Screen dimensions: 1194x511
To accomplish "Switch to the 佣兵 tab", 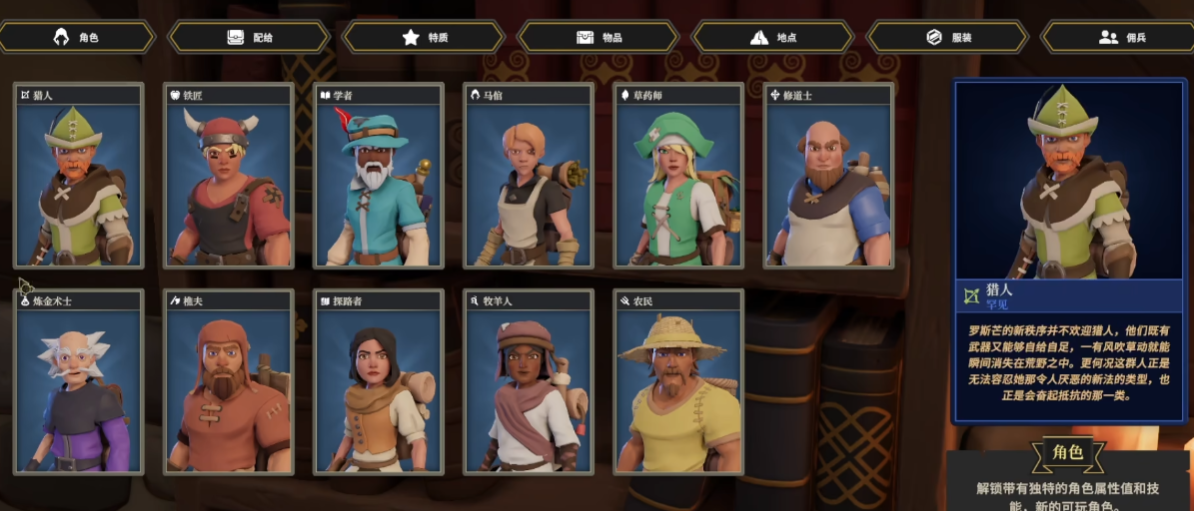I will coord(1120,37).
